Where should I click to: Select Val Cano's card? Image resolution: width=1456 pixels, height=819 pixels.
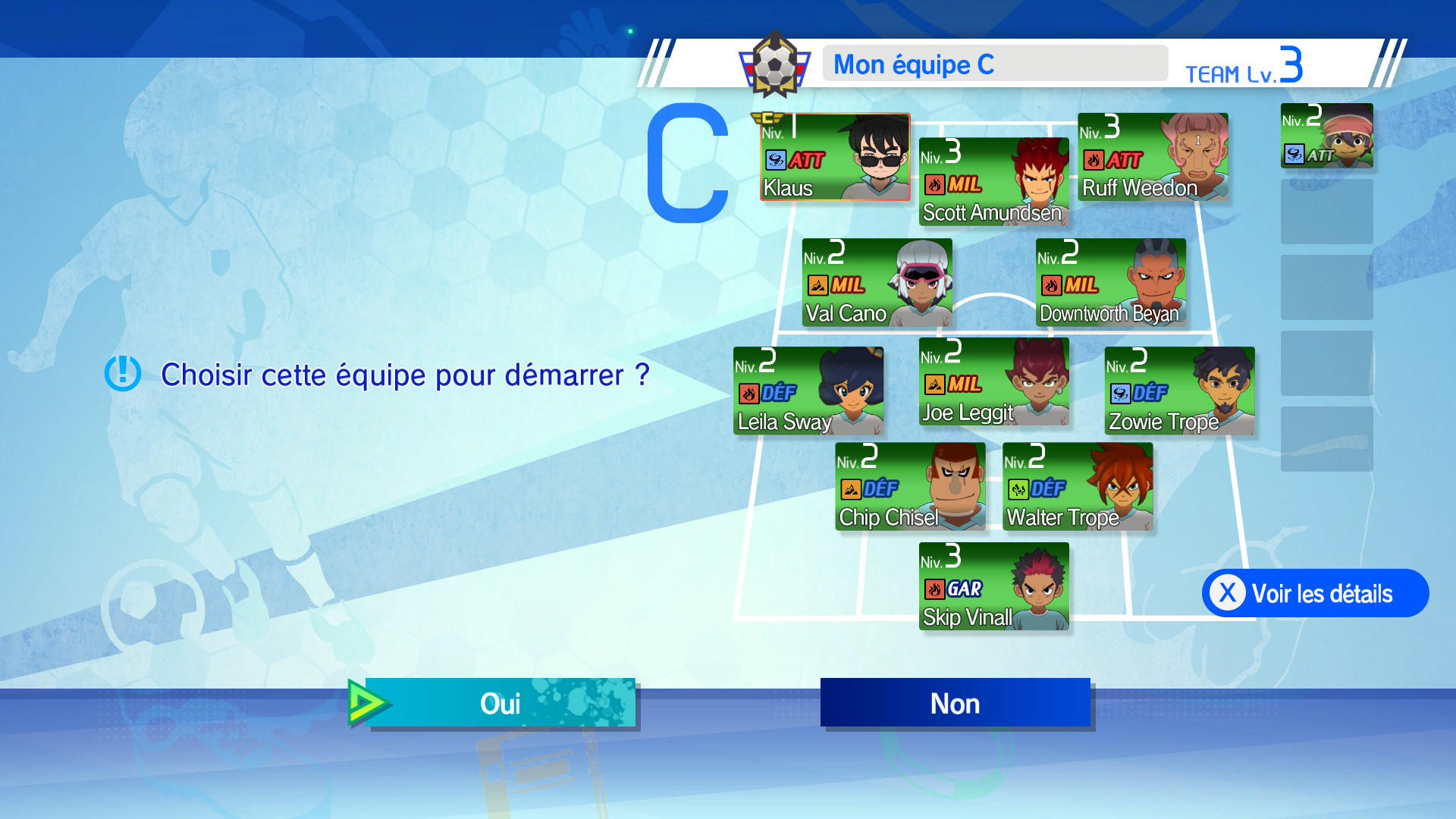[x=877, y=283]
